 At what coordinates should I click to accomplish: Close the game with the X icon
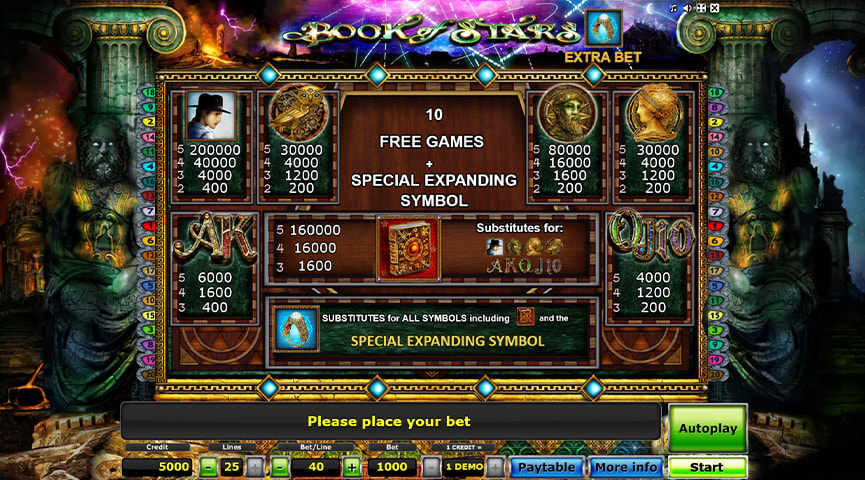713,8
